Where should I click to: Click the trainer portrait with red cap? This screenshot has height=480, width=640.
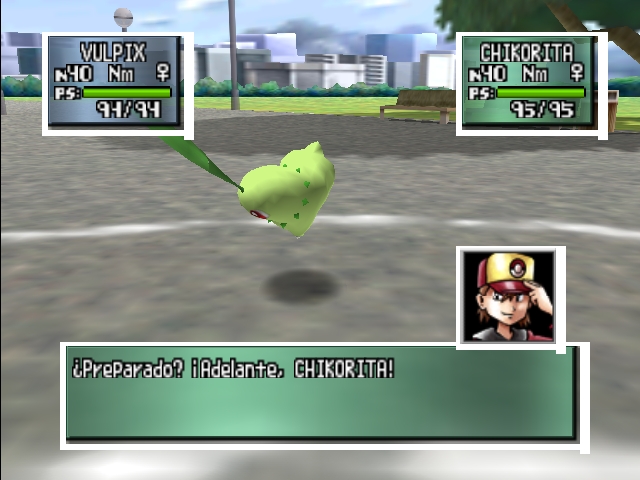click(x=510, y=296)
